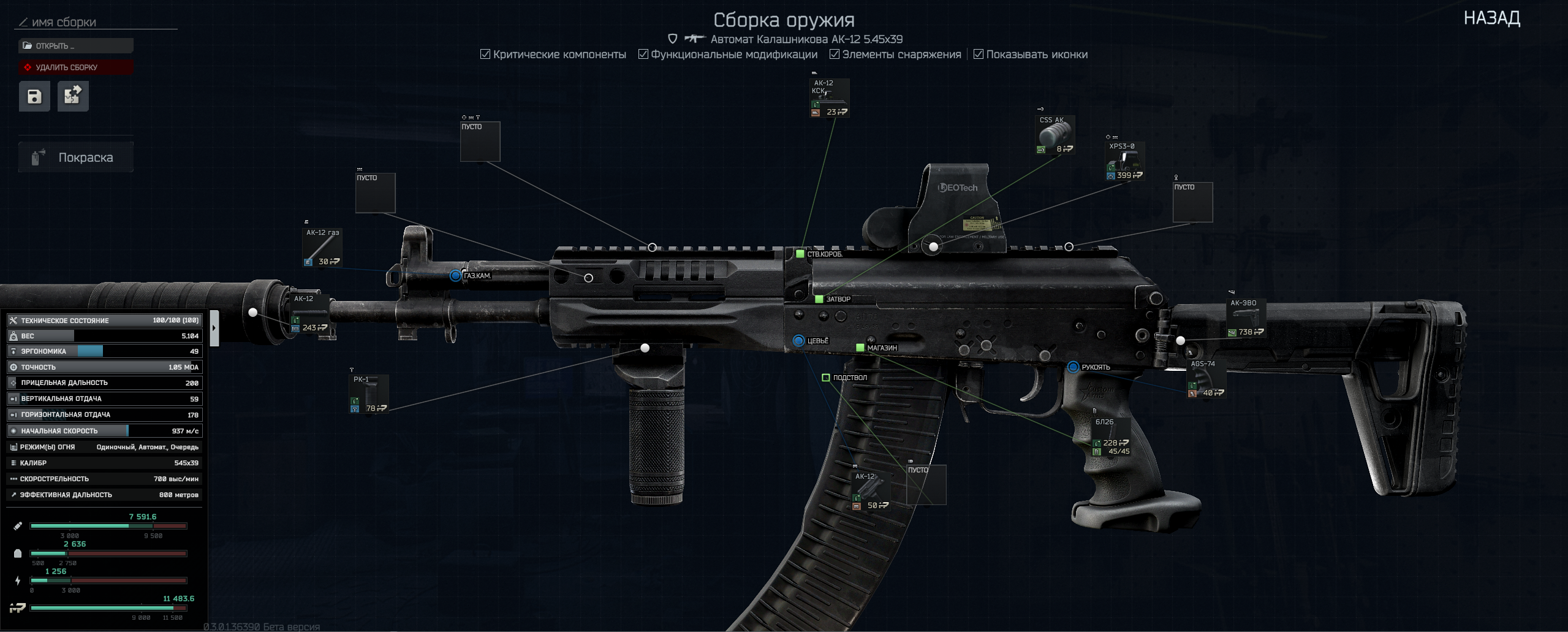Toggle Функциональные модификации checkbox

pos(643,55)
